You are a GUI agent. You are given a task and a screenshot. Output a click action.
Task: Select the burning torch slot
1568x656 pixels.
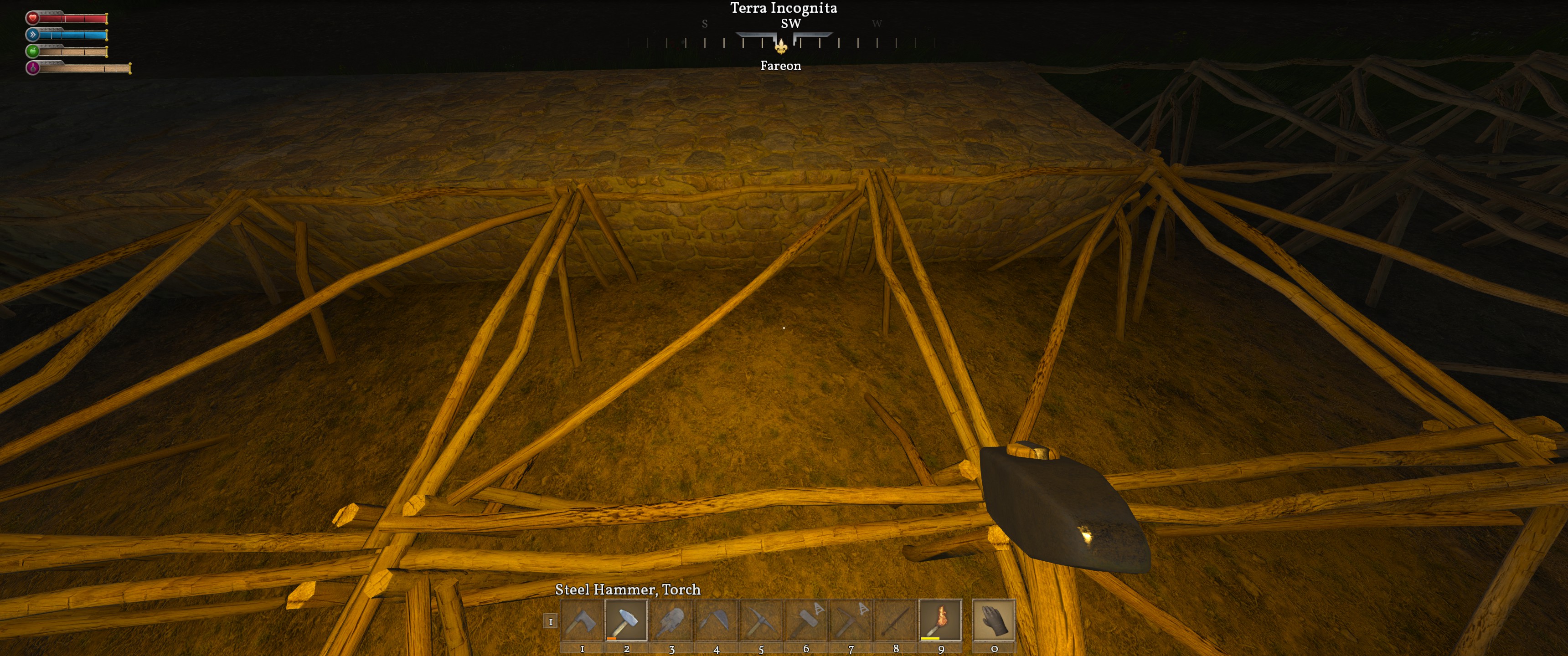(x=940, y=621)
